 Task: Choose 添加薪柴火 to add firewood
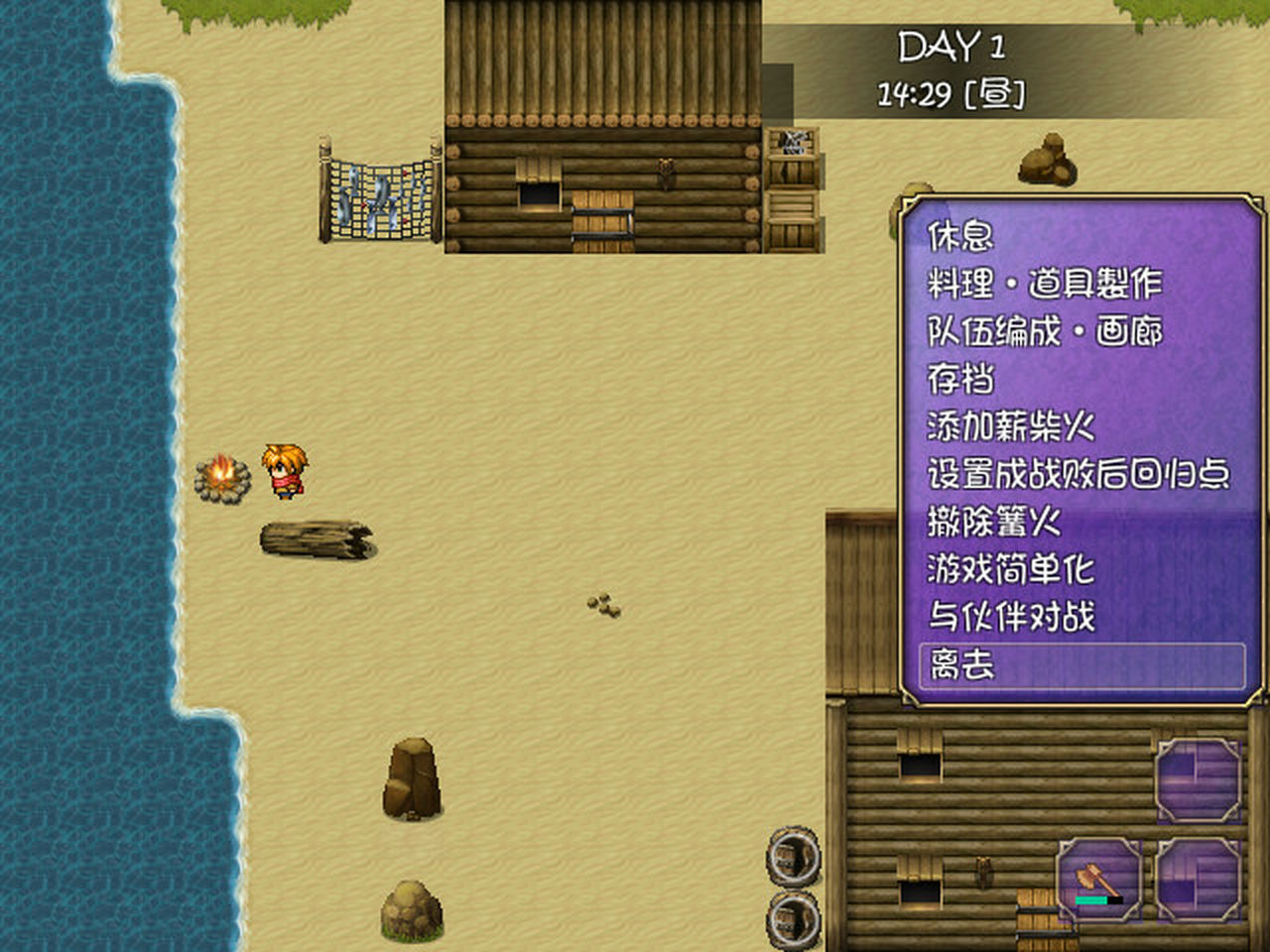pos(1010,426)
